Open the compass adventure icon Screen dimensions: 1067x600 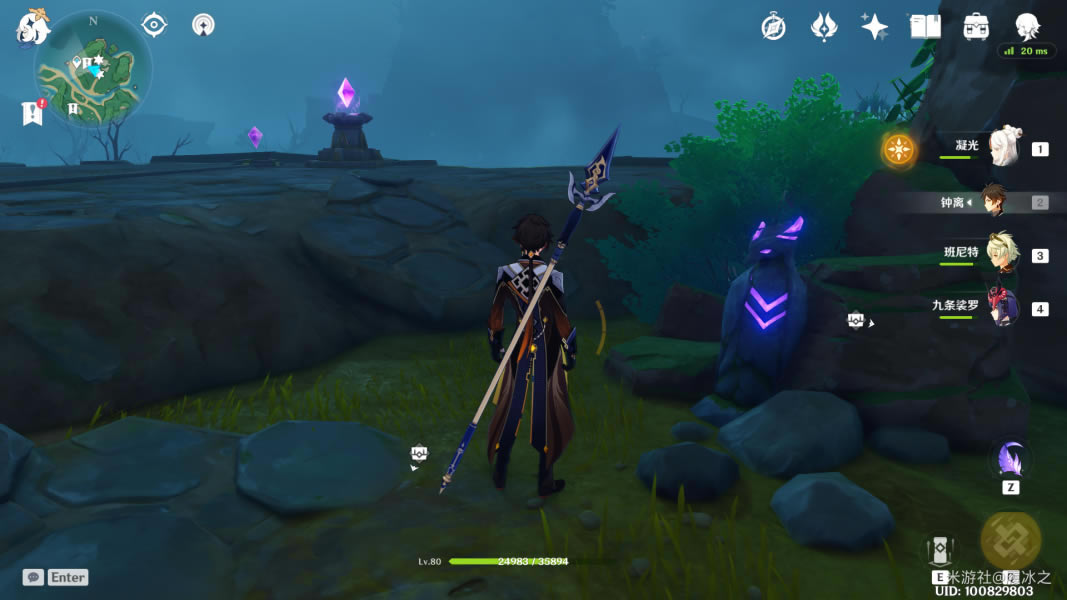point(773,27)
